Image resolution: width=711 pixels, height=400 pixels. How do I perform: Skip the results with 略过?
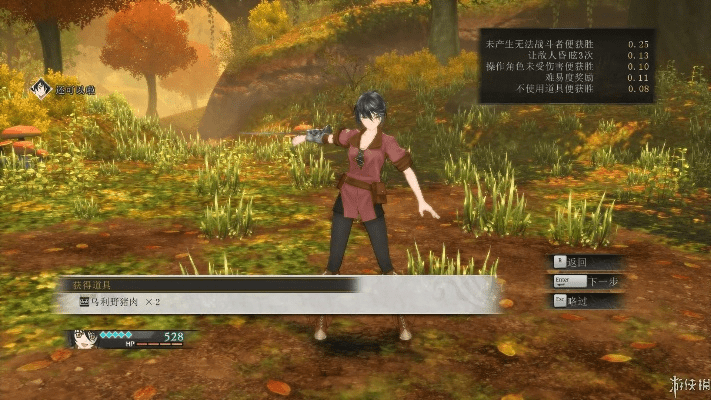coord(587,301)
